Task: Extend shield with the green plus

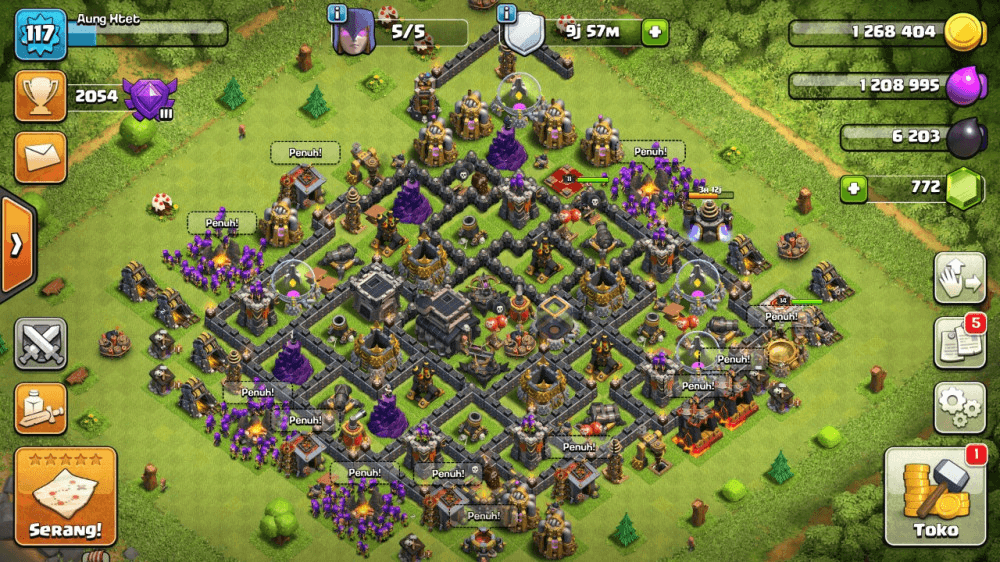Action: [x=656, y=32]
